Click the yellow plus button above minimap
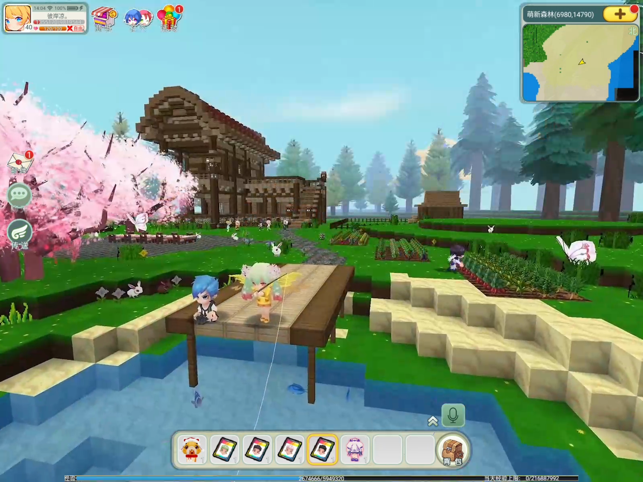 click(x=621, y=14)
